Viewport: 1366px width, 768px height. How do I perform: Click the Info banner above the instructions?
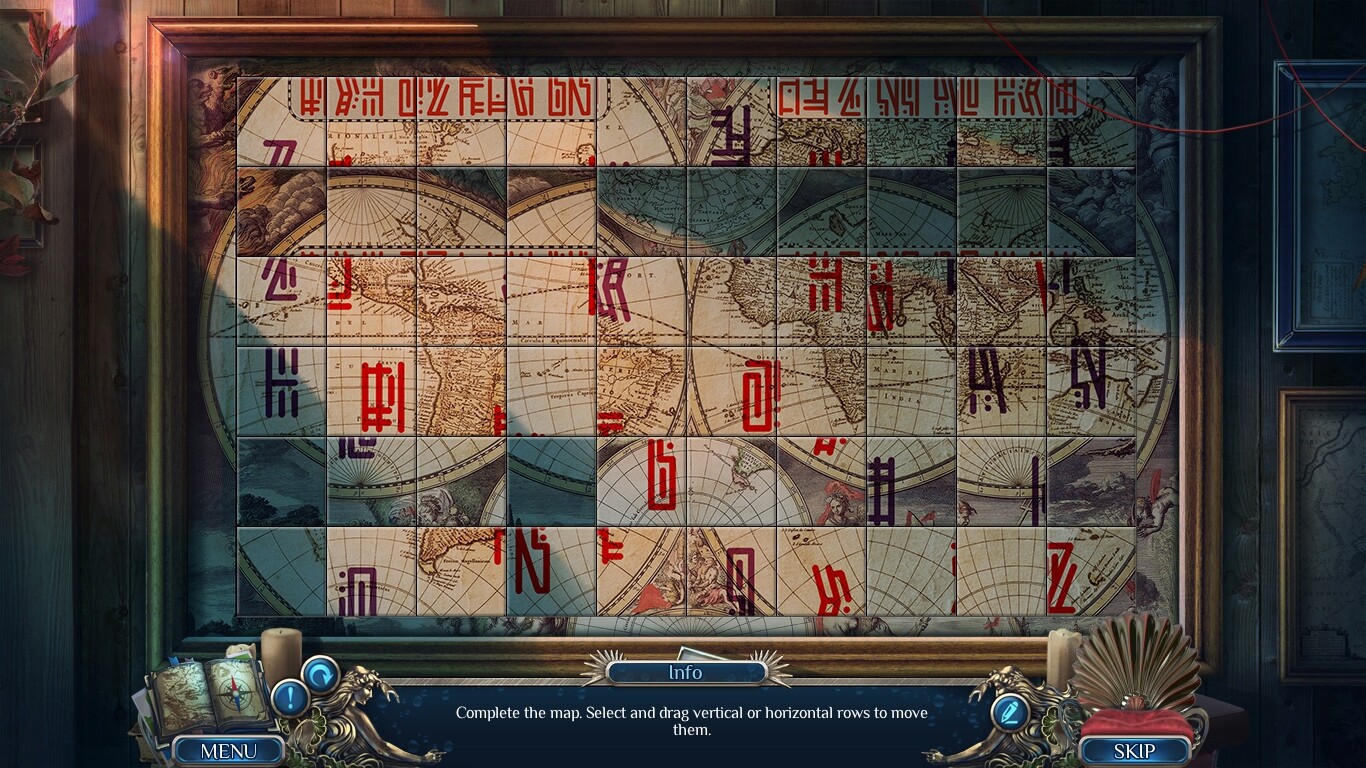click(x=685, y=672)
